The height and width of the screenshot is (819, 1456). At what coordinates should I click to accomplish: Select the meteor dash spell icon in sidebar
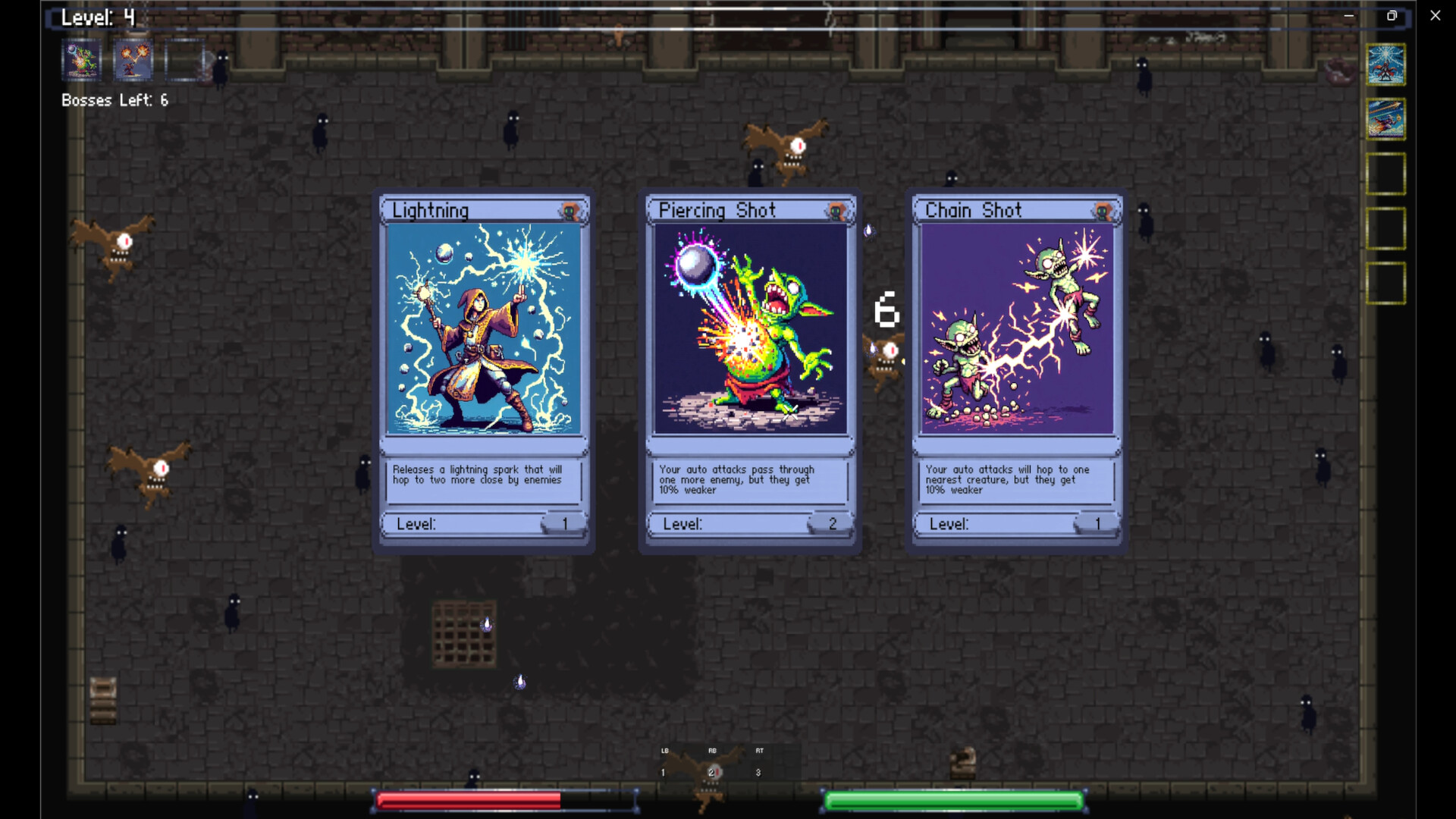(x=1388, y=120)
